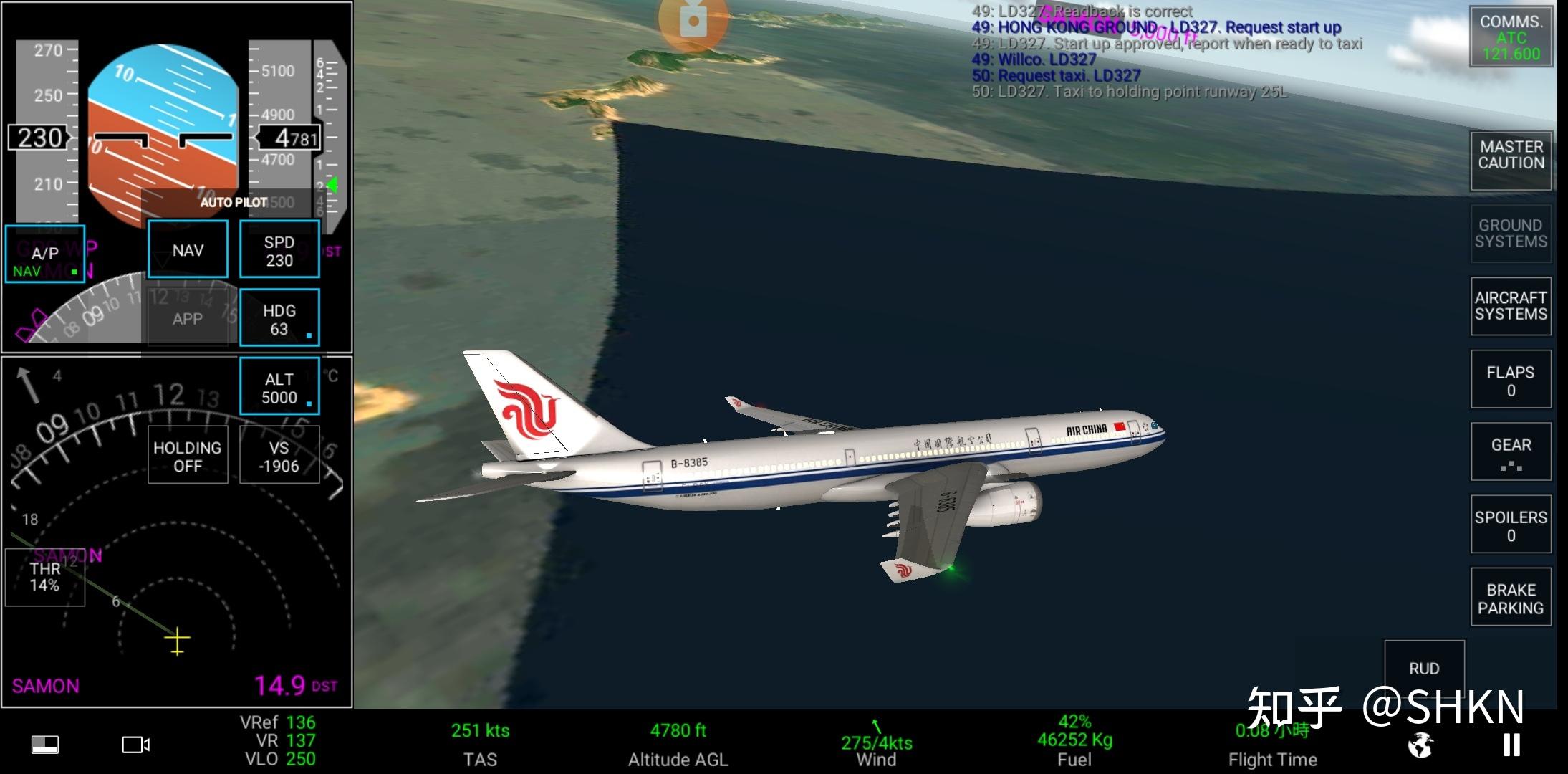
Task: Adjust the FLAPS 0 control
Action: pos(1511,380)
